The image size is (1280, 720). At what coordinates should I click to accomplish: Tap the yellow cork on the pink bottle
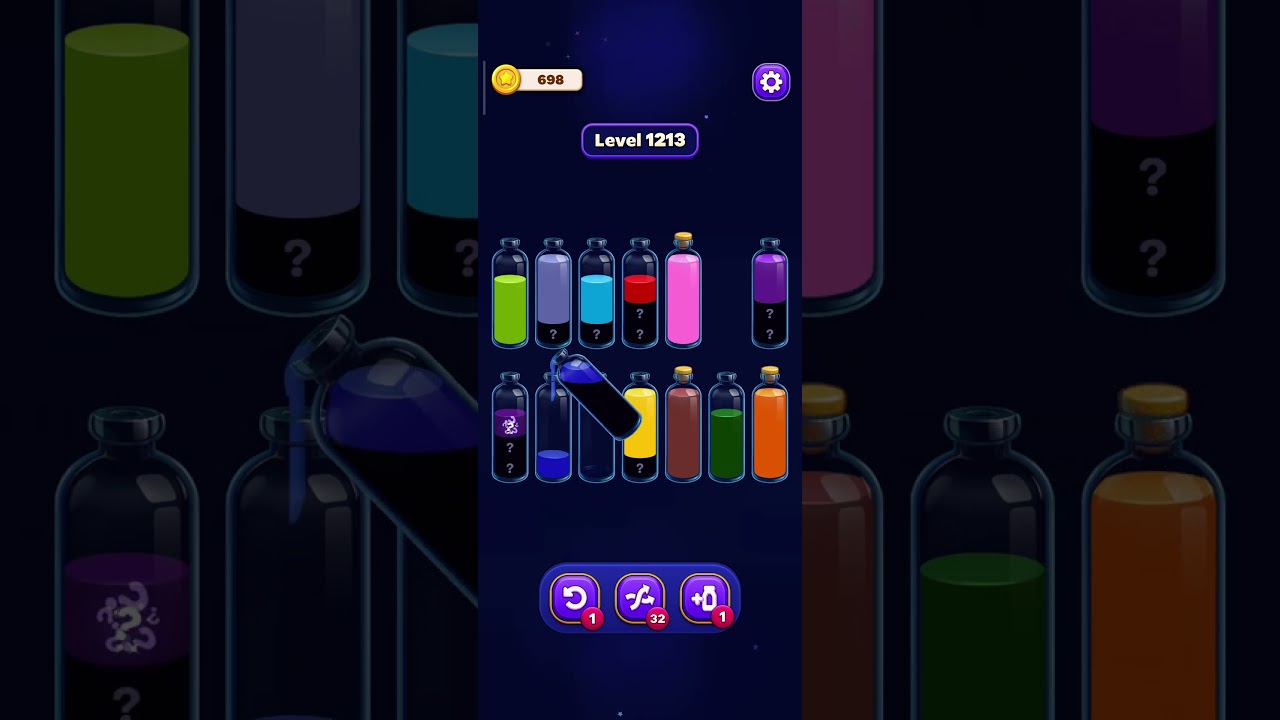coord(683,237)
